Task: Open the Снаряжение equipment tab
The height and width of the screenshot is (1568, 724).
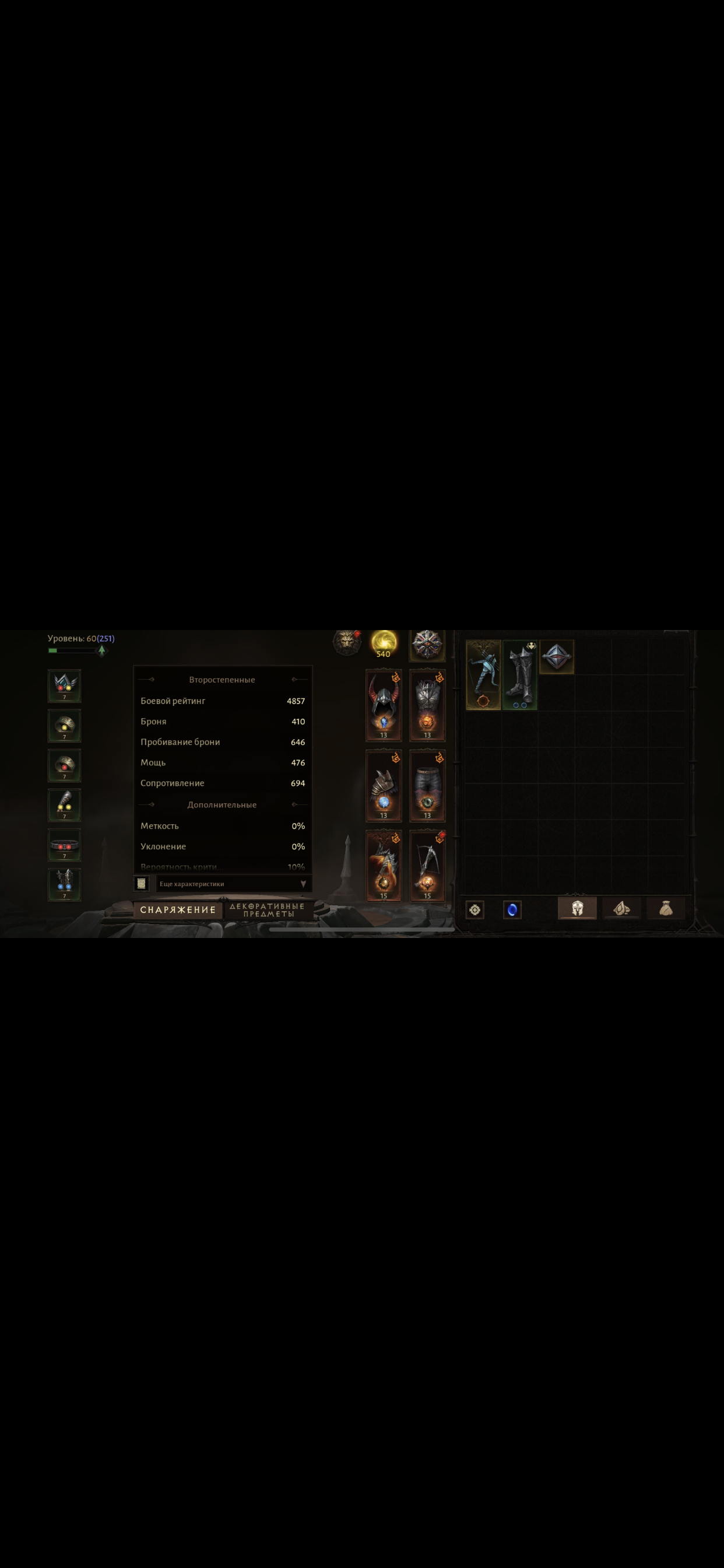Action: [178, 909]
